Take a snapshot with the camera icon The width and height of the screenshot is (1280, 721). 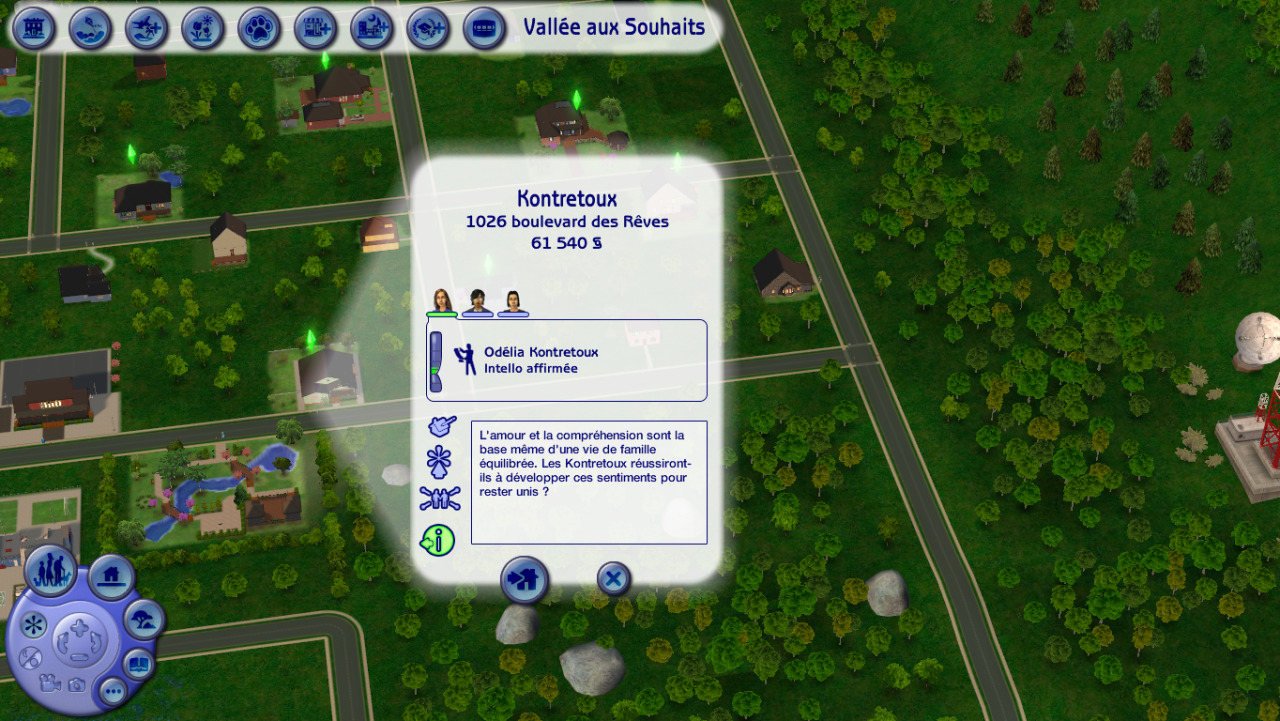(76, 685)
